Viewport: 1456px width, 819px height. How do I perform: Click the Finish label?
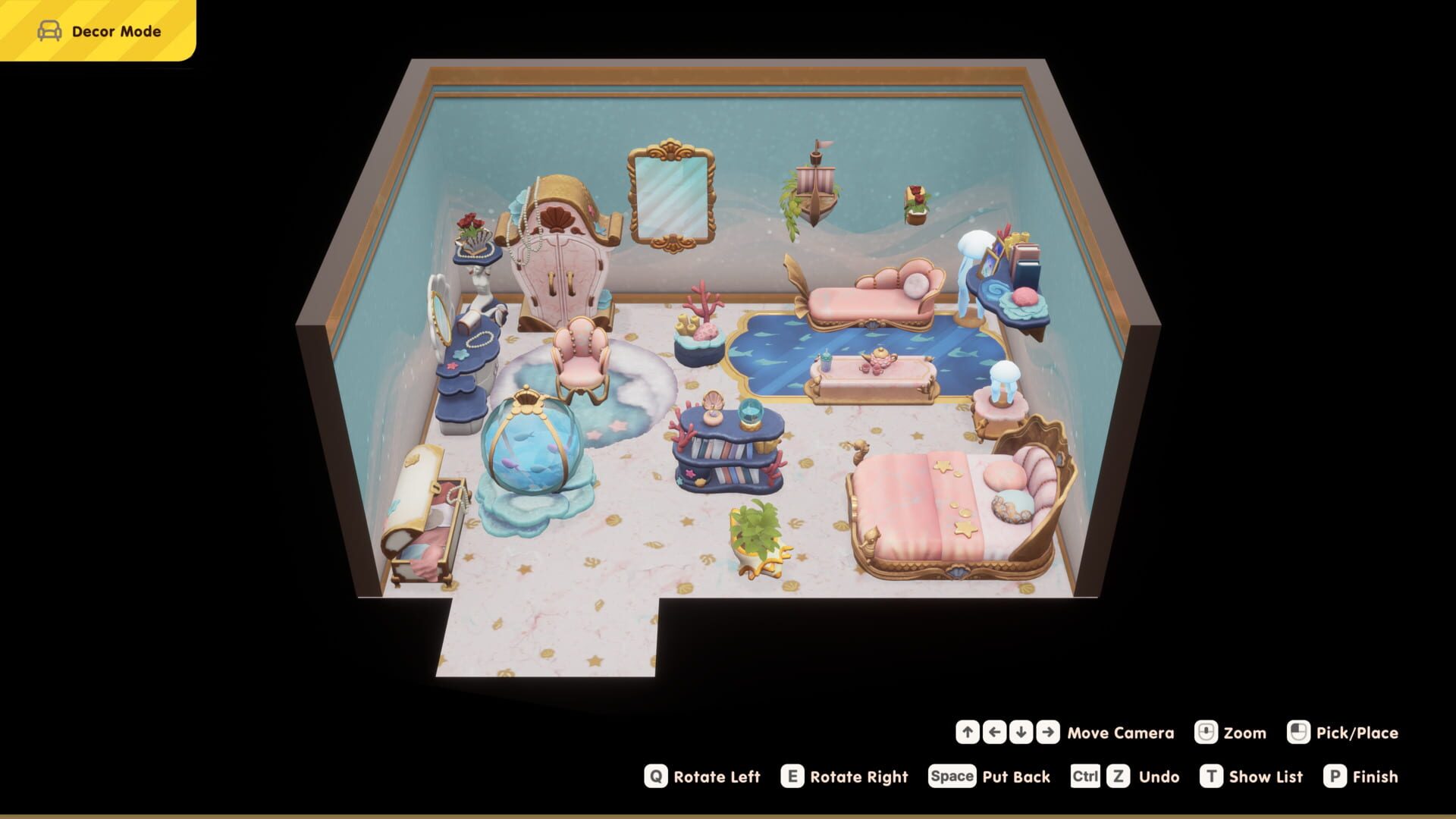point(1375,777)
